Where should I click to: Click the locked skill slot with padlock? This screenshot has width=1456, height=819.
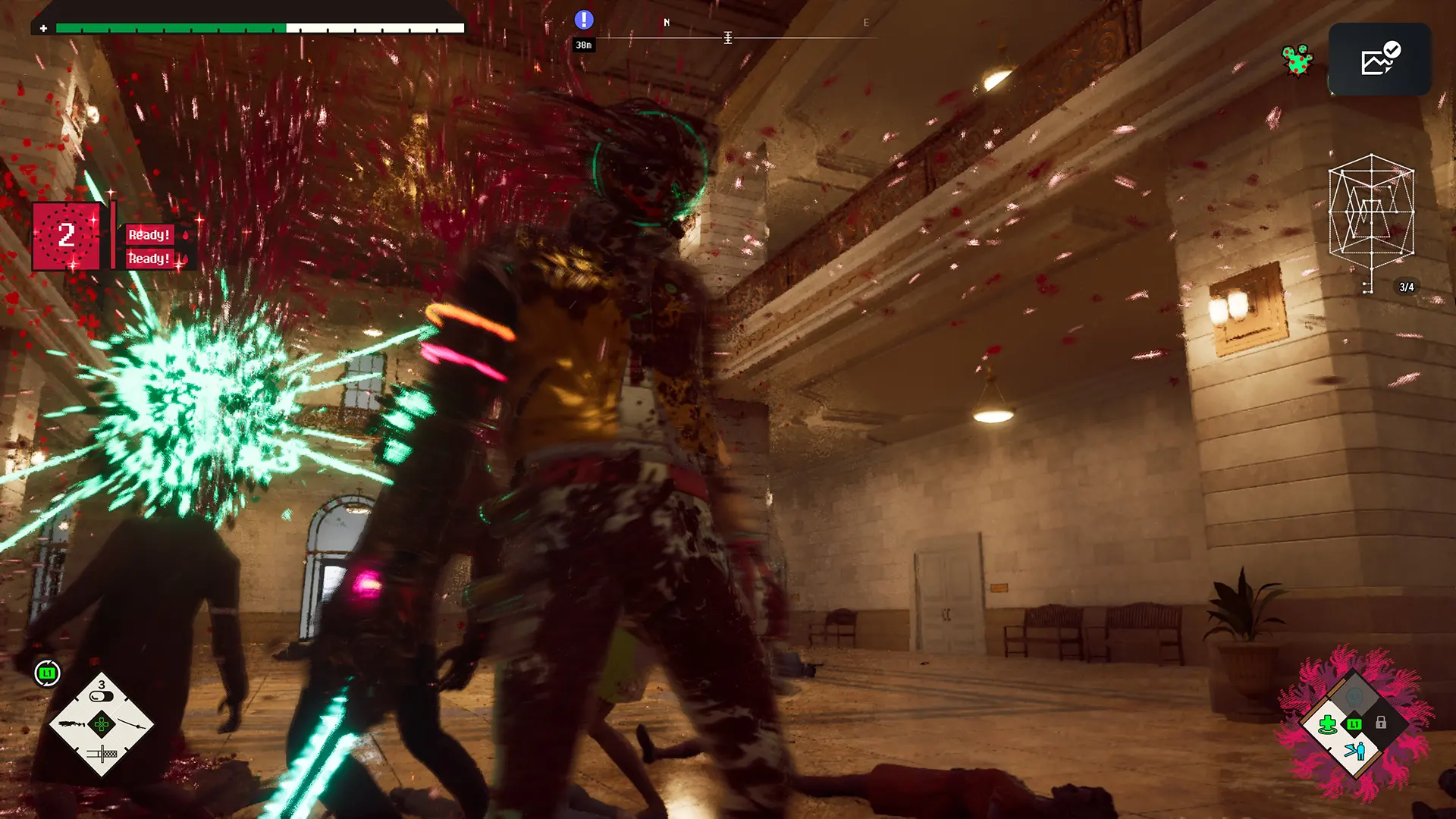(1381, 723)
